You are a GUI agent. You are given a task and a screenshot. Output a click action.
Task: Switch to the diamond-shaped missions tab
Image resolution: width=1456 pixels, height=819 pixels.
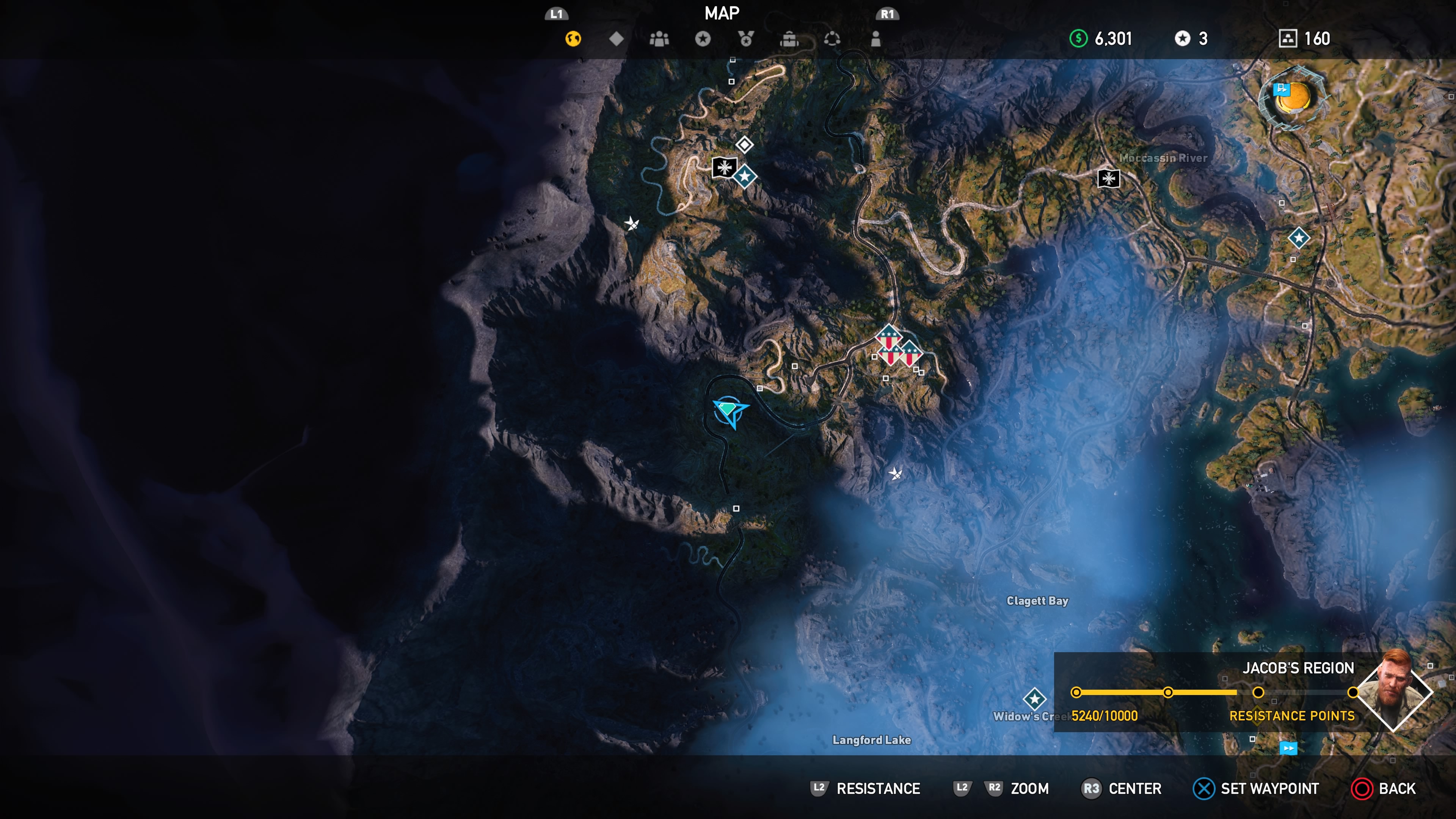pos(616,38)
